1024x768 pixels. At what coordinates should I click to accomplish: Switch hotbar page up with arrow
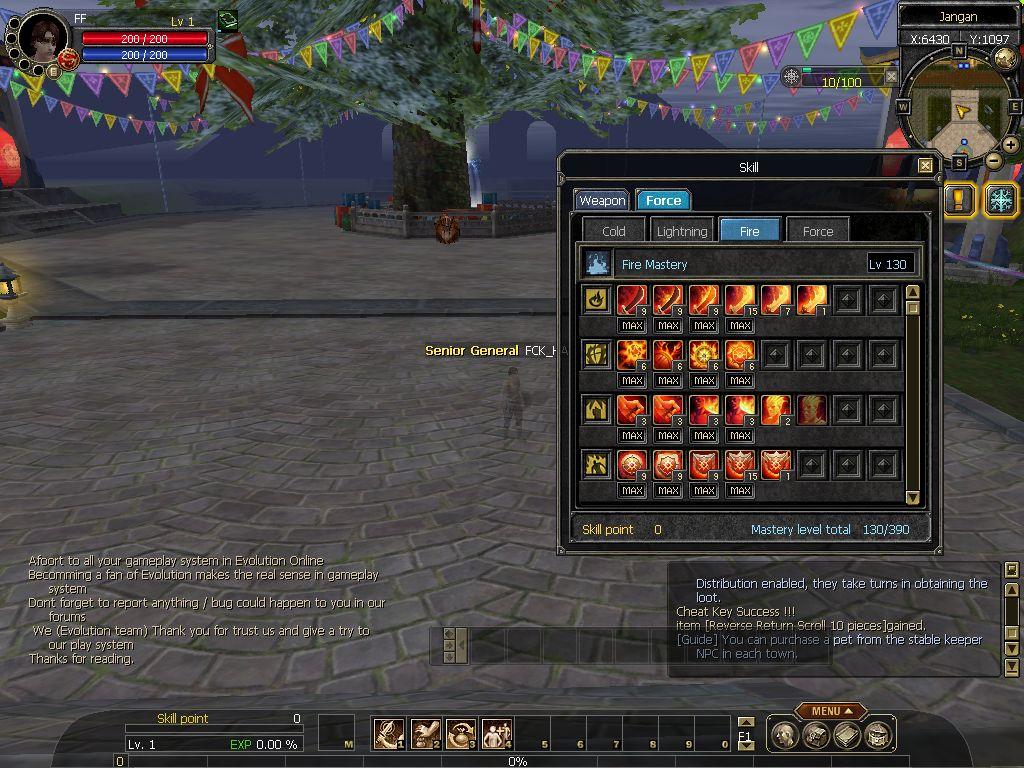pyautogui.click(x=745, y=723)
